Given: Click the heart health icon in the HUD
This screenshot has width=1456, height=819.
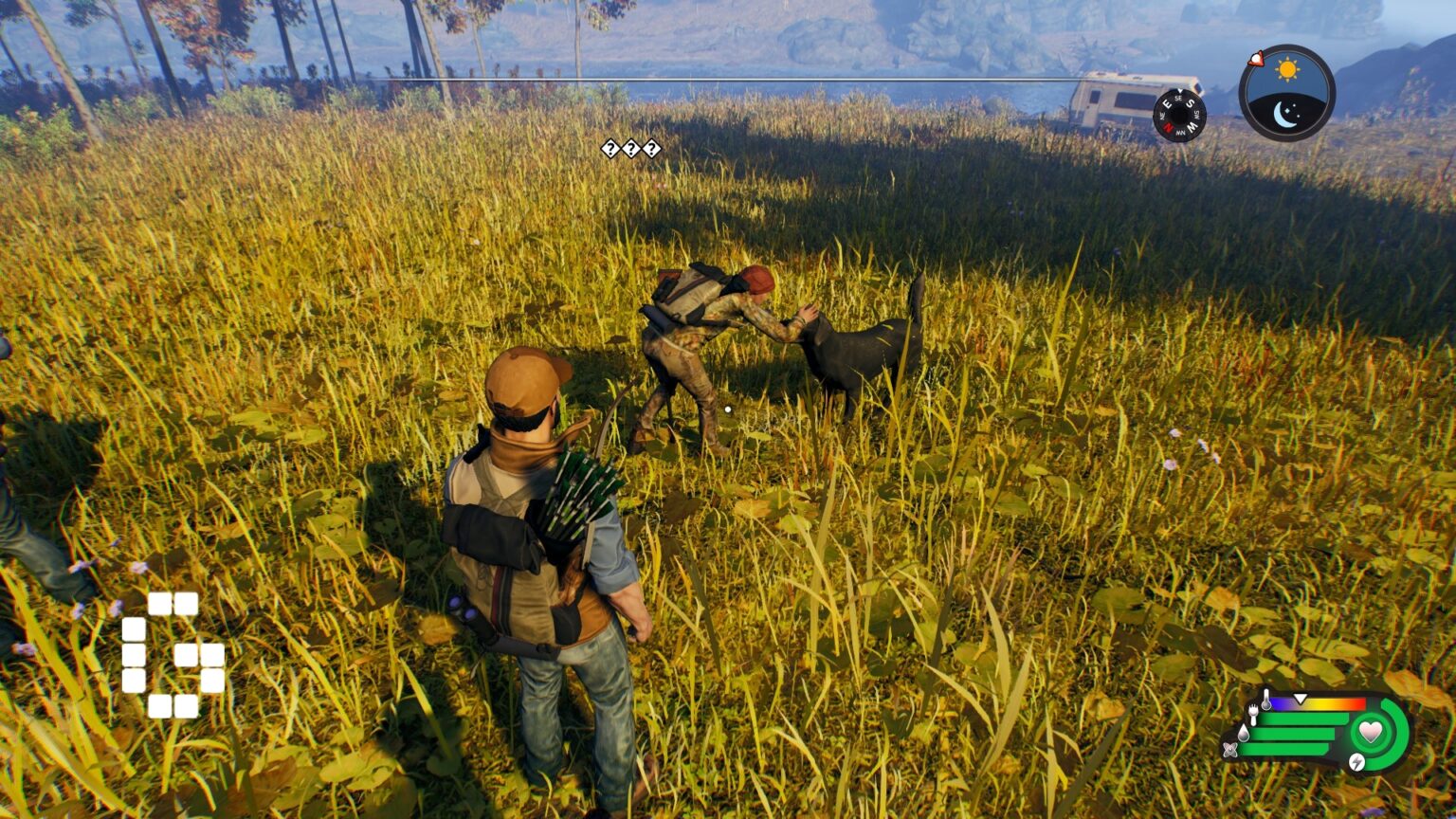Looking at the screenshot, I should (x=1371, y=733).
